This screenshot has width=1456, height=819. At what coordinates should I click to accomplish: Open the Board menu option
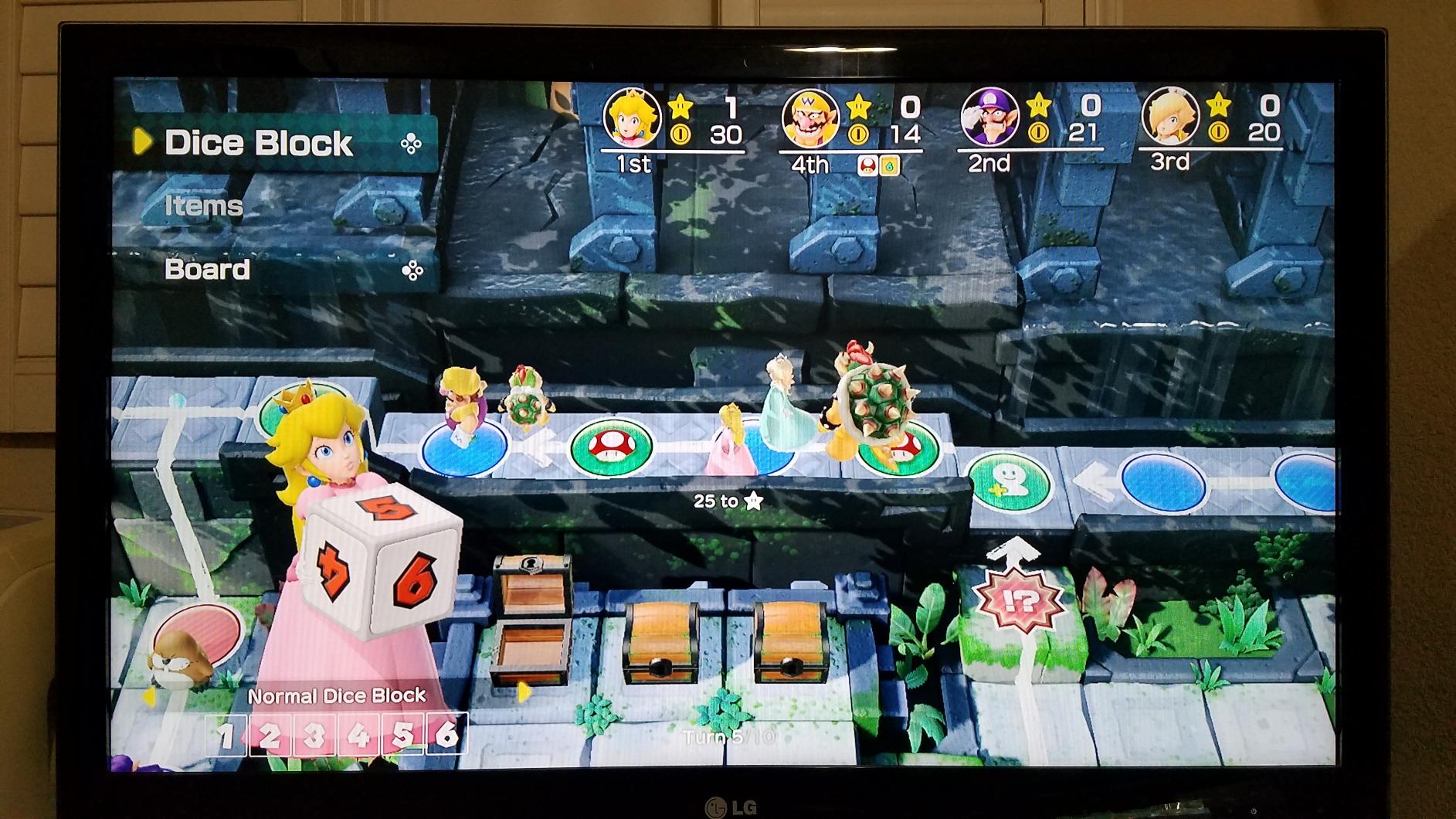[x=206, y=270]
